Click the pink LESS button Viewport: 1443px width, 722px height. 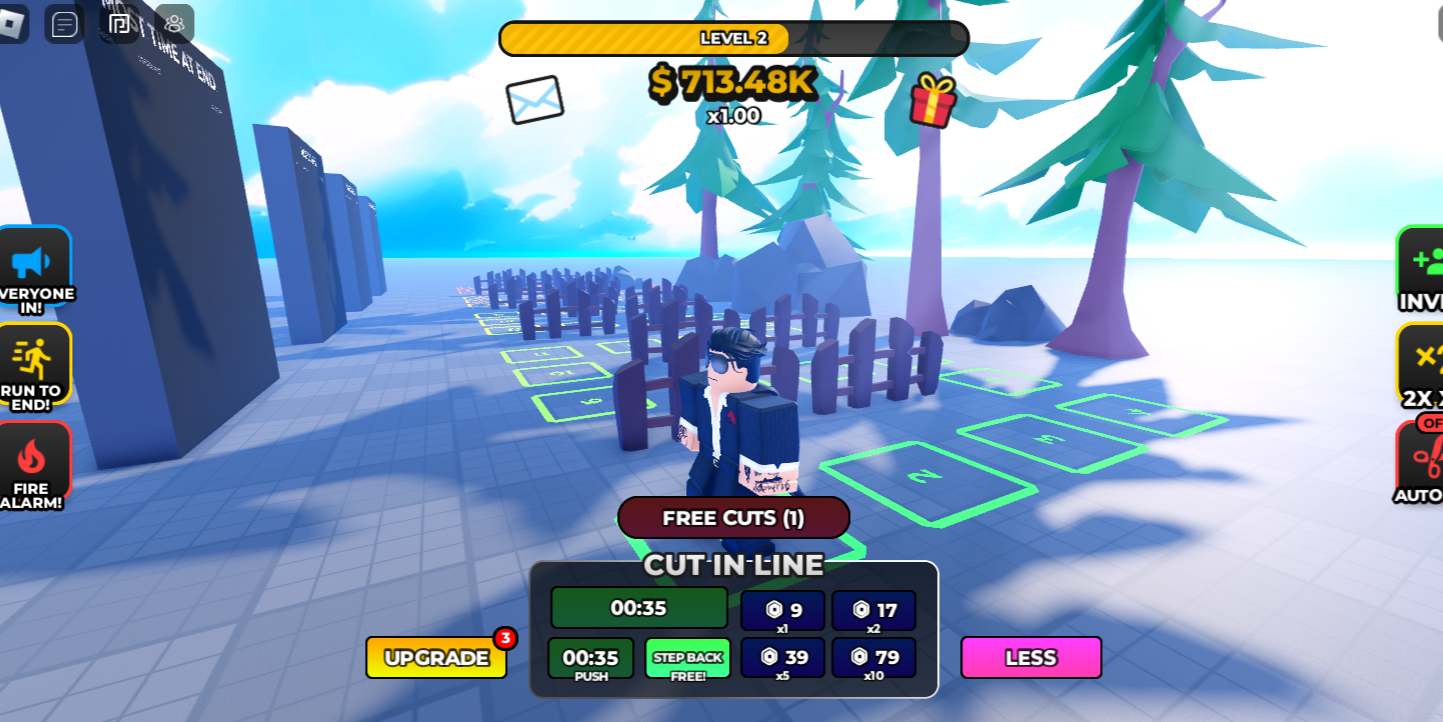point(1030,658)
